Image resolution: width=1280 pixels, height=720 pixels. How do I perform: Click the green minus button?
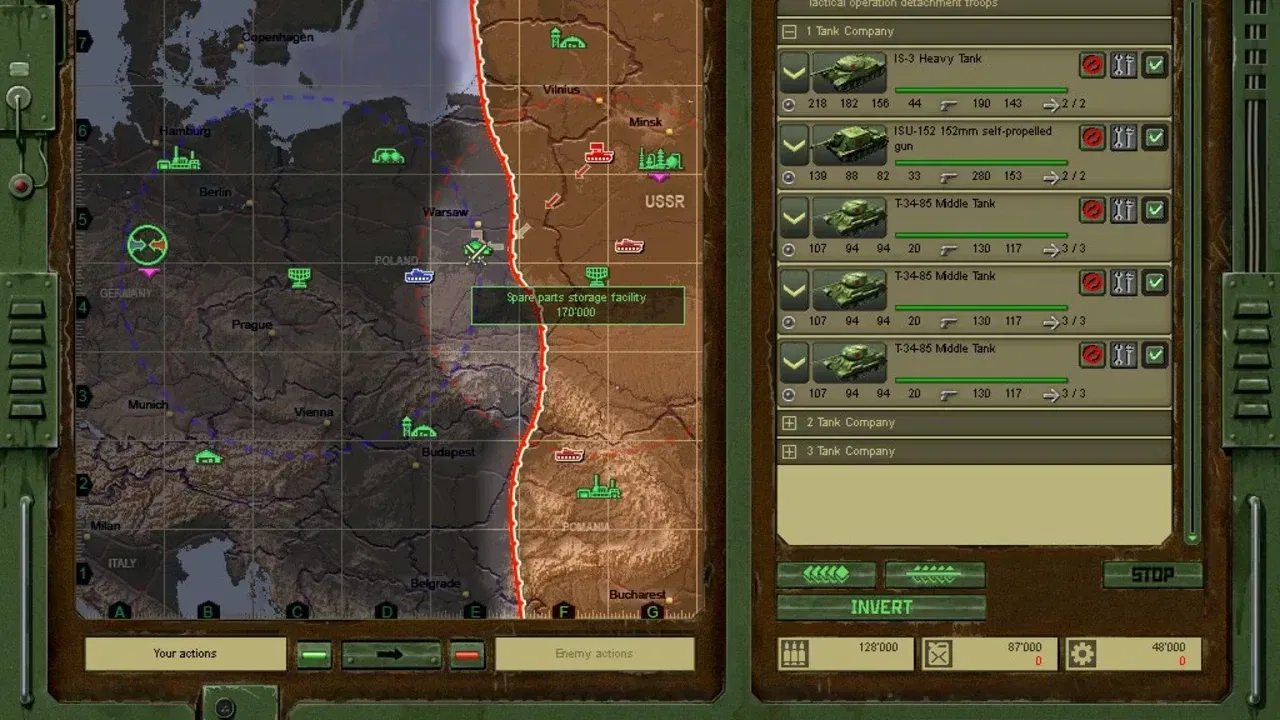[x=314, y=655]
